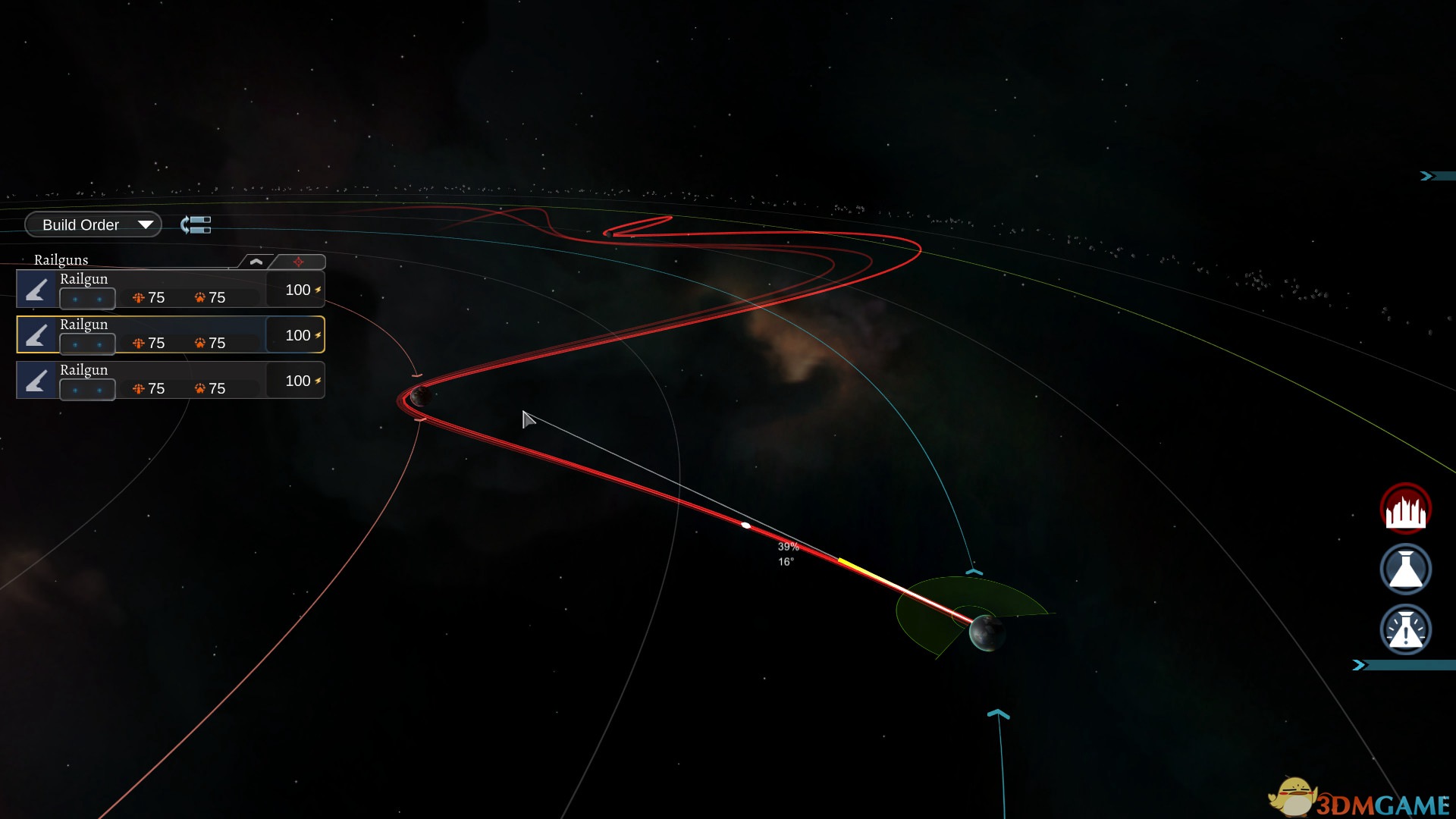Screen dimensions: 1456x819
Task: Open the plain flask research icon
Action: click(x=1405, y=569)
